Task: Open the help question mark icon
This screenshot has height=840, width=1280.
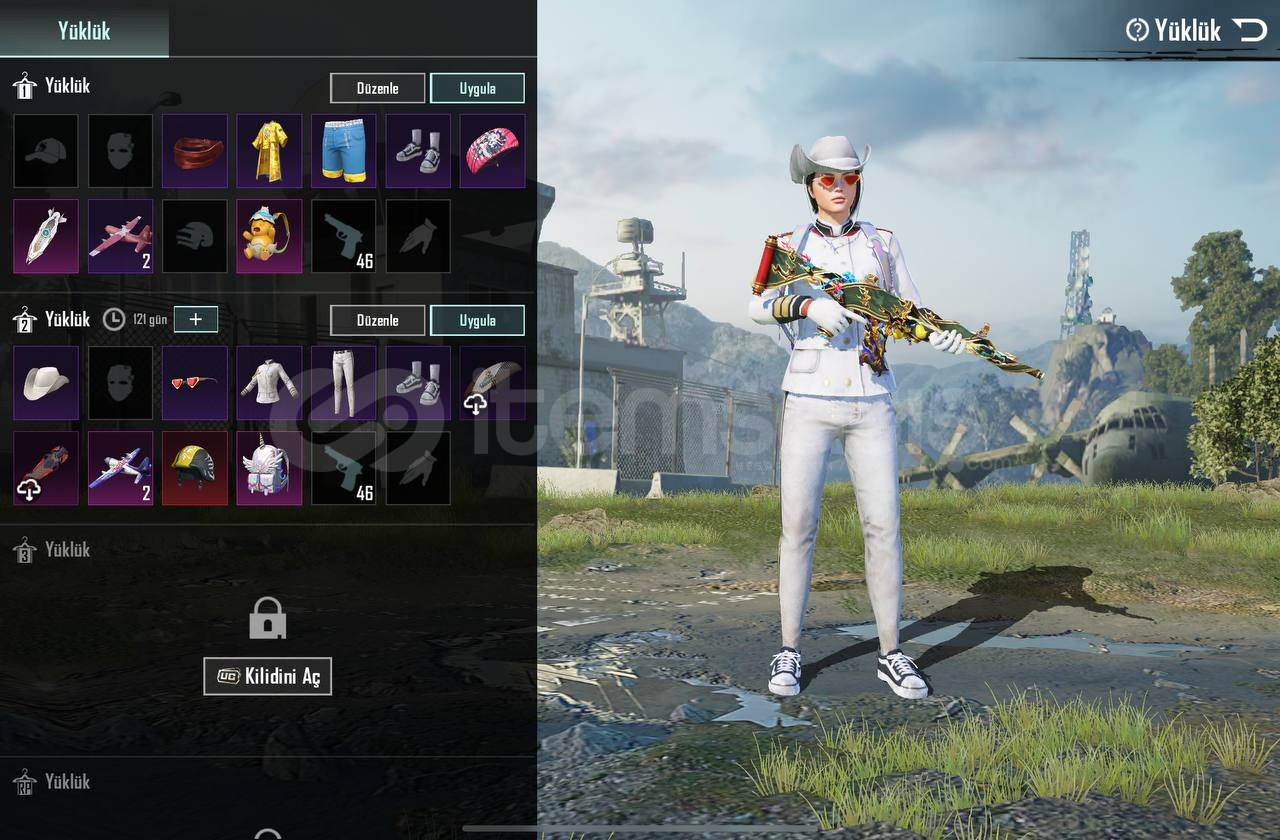Action: [x=1137, y=30]
